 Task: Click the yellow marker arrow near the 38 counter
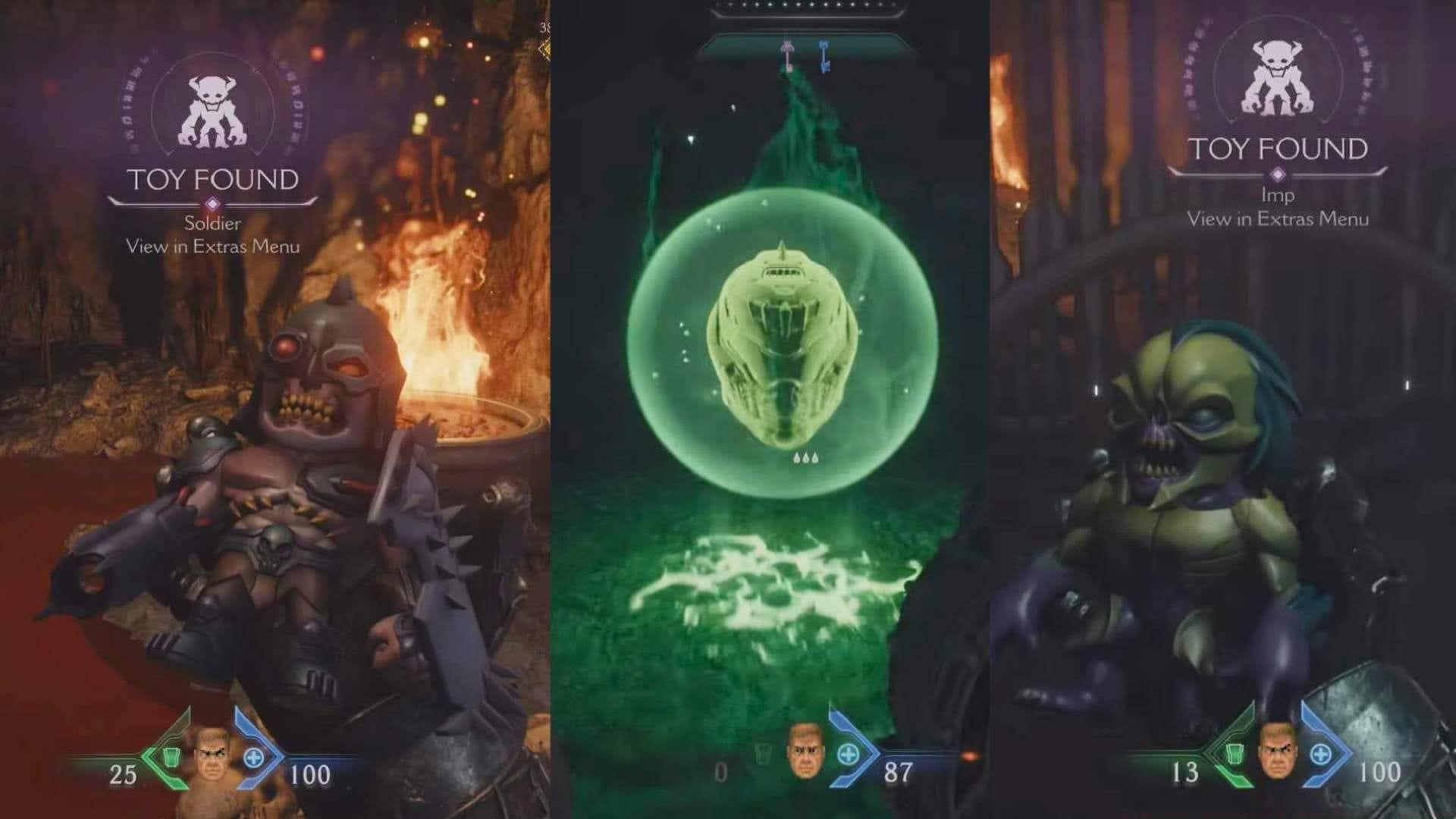coord(543,51)
